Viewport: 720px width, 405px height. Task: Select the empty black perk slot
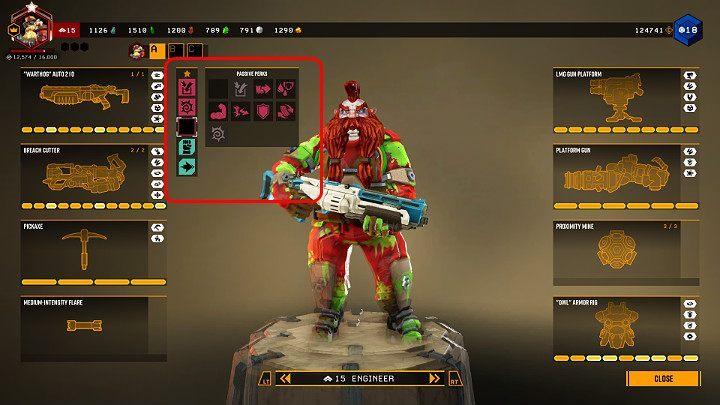(x=186, y=127)
